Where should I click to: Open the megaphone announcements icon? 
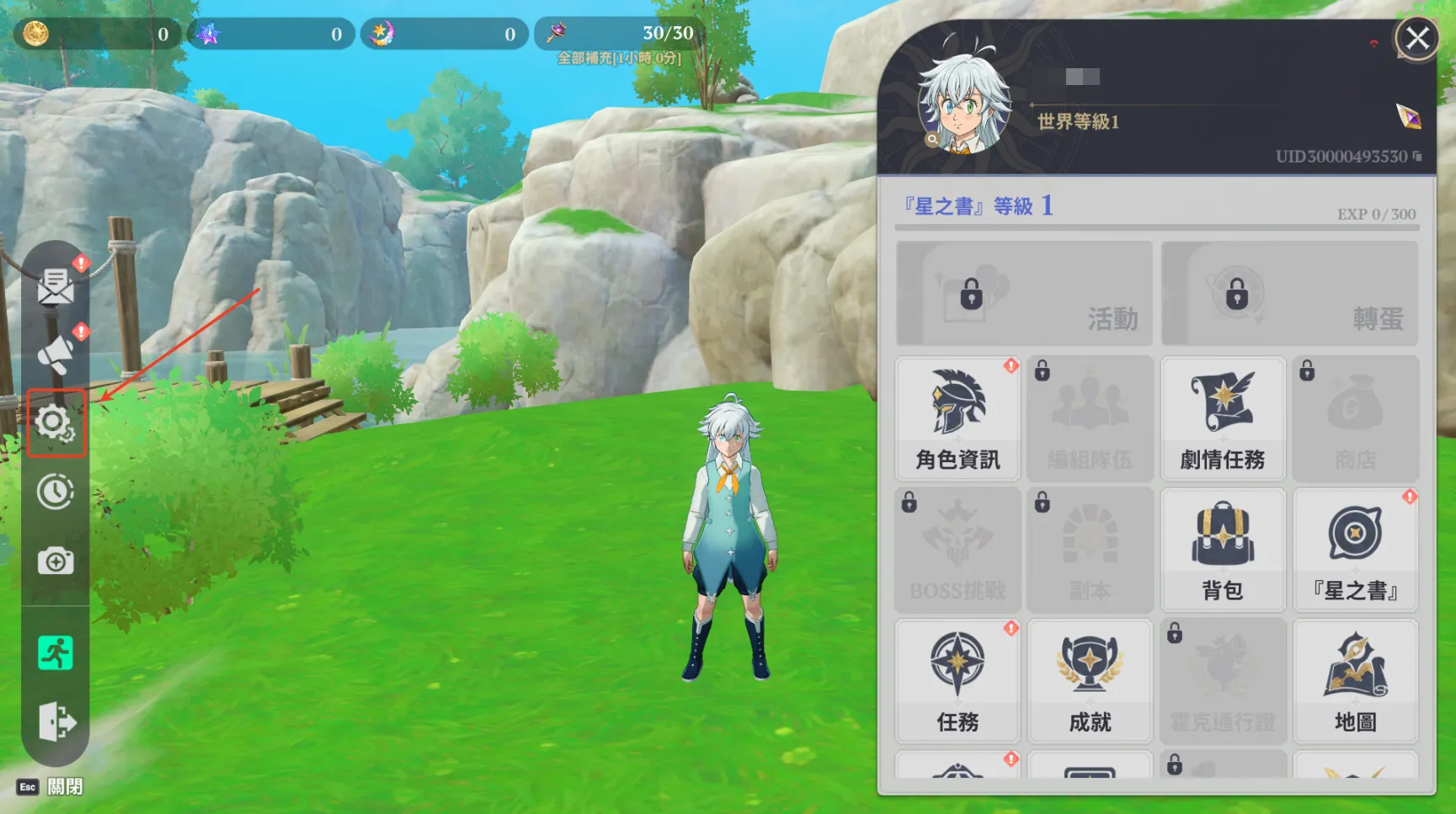(x=56, y=354)
